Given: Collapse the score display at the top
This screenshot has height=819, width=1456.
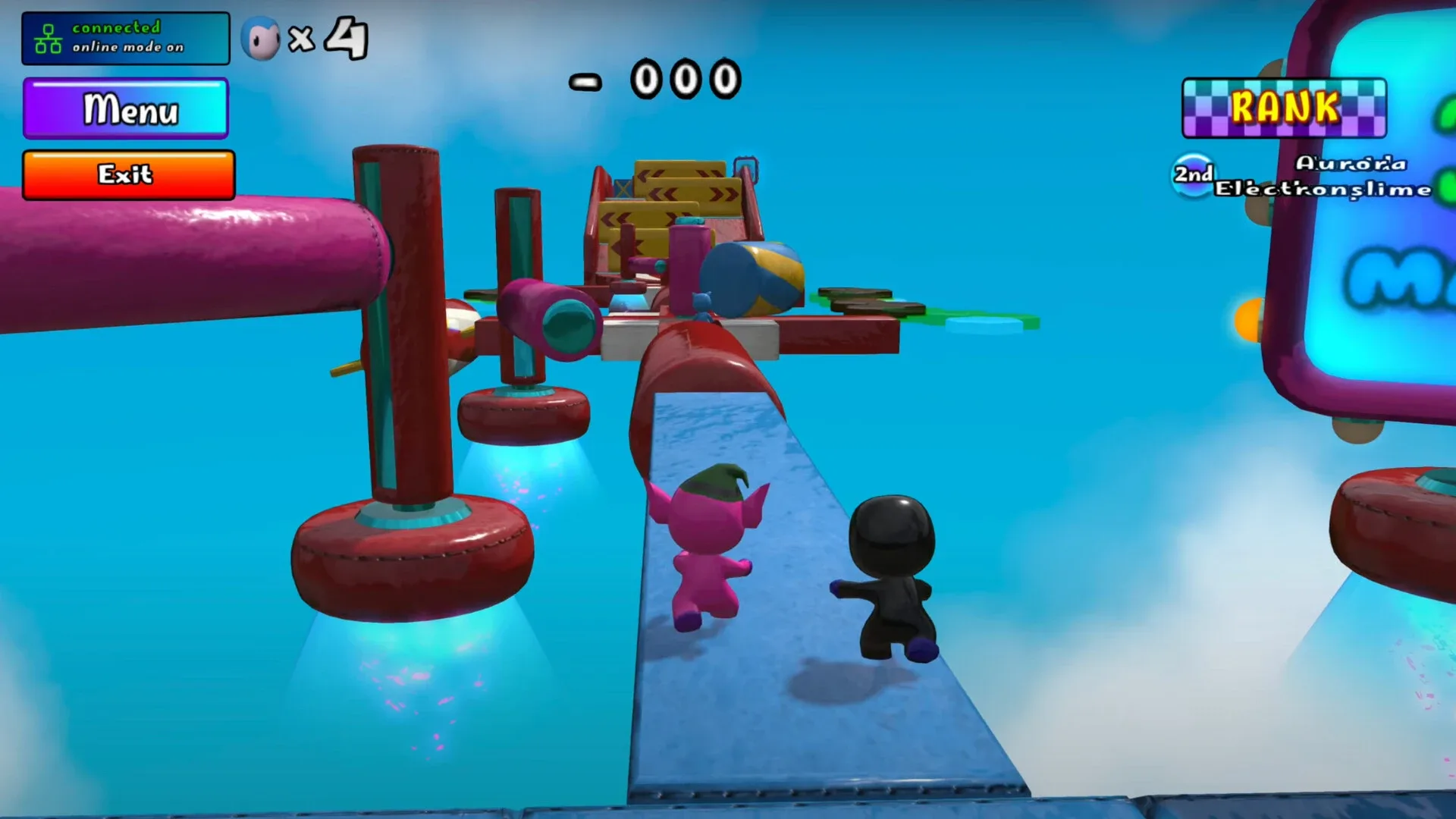Looking at the screenshot, I should click(x=654, y=80).
